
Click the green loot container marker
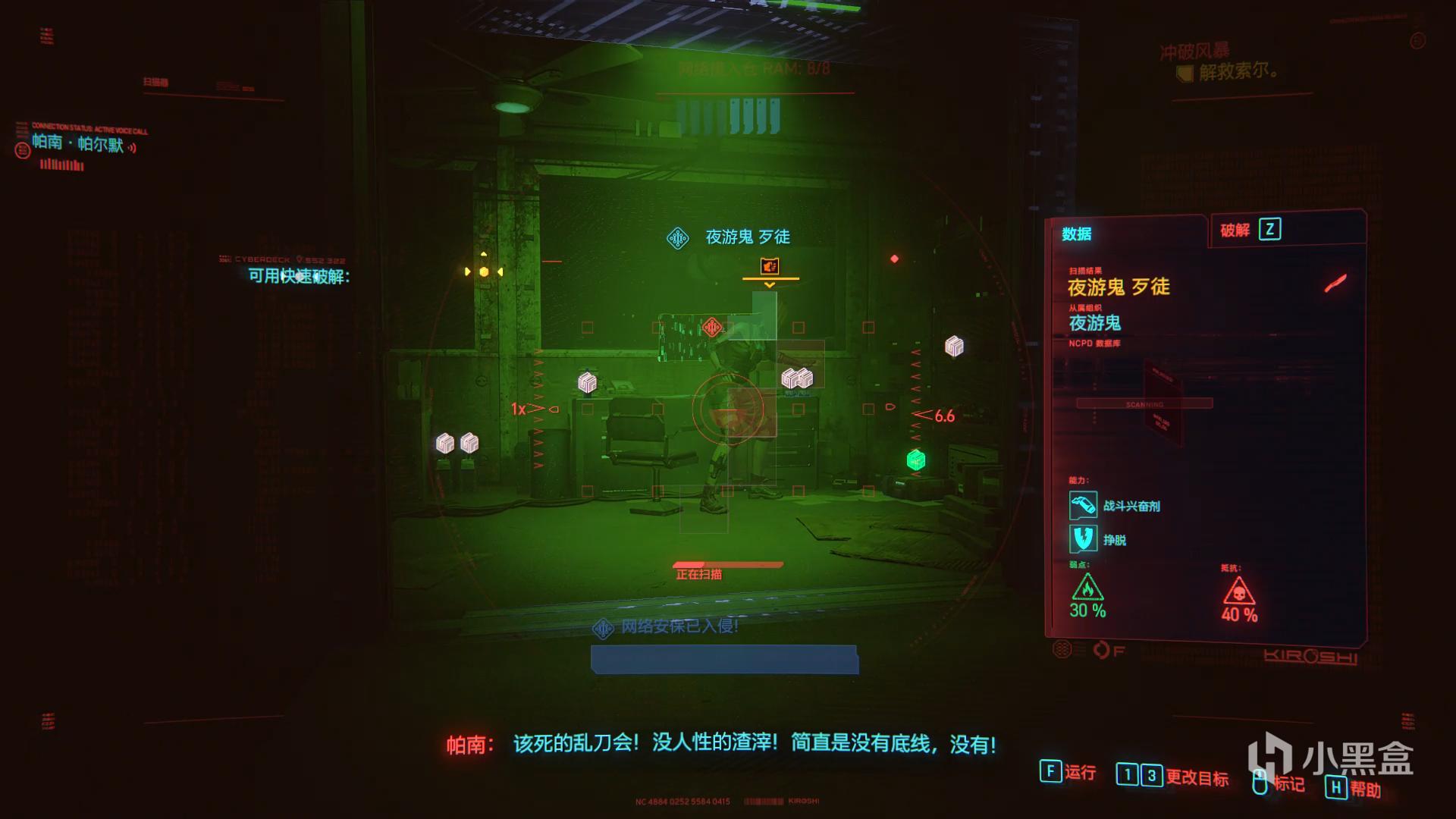916,460
